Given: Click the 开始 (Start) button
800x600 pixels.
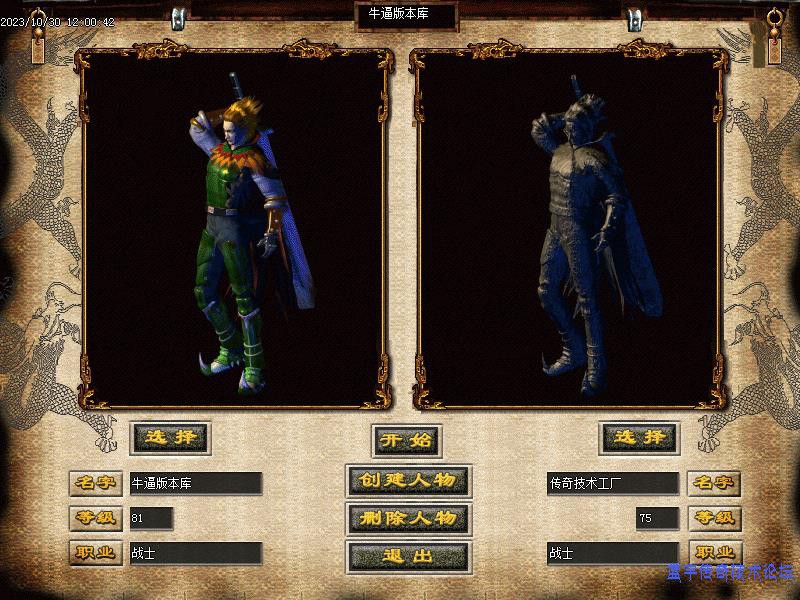Looking at the screenshot, I should (x=407, y=440).
